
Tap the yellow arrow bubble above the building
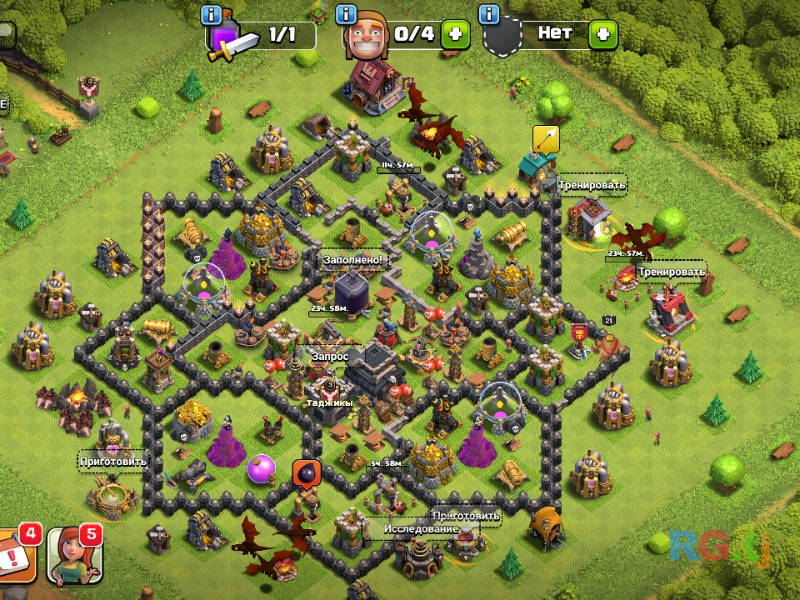[545, 139]
